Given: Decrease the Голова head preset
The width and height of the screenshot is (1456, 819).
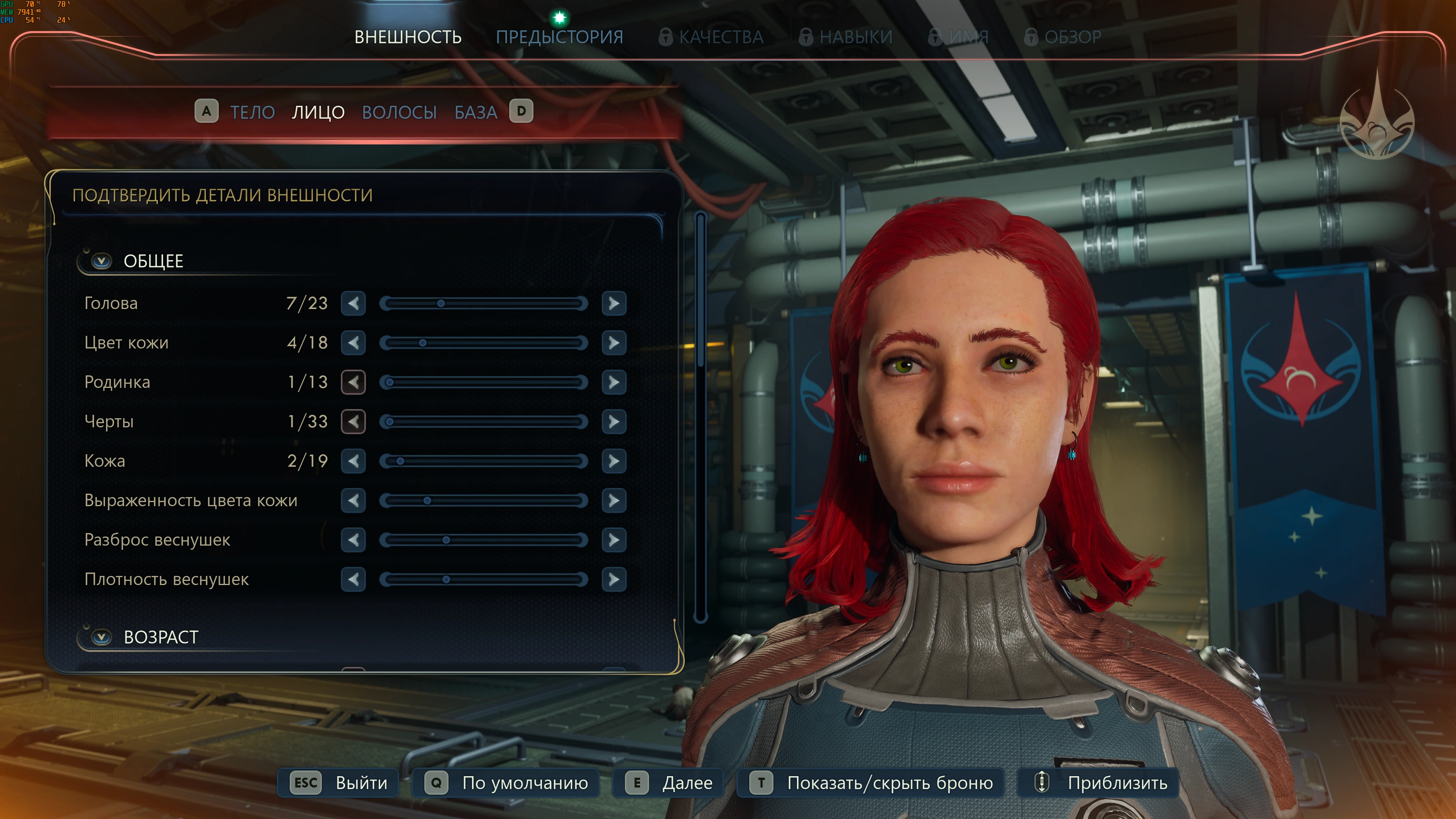Looking at the screenshot, I should [x=353, y=303].
